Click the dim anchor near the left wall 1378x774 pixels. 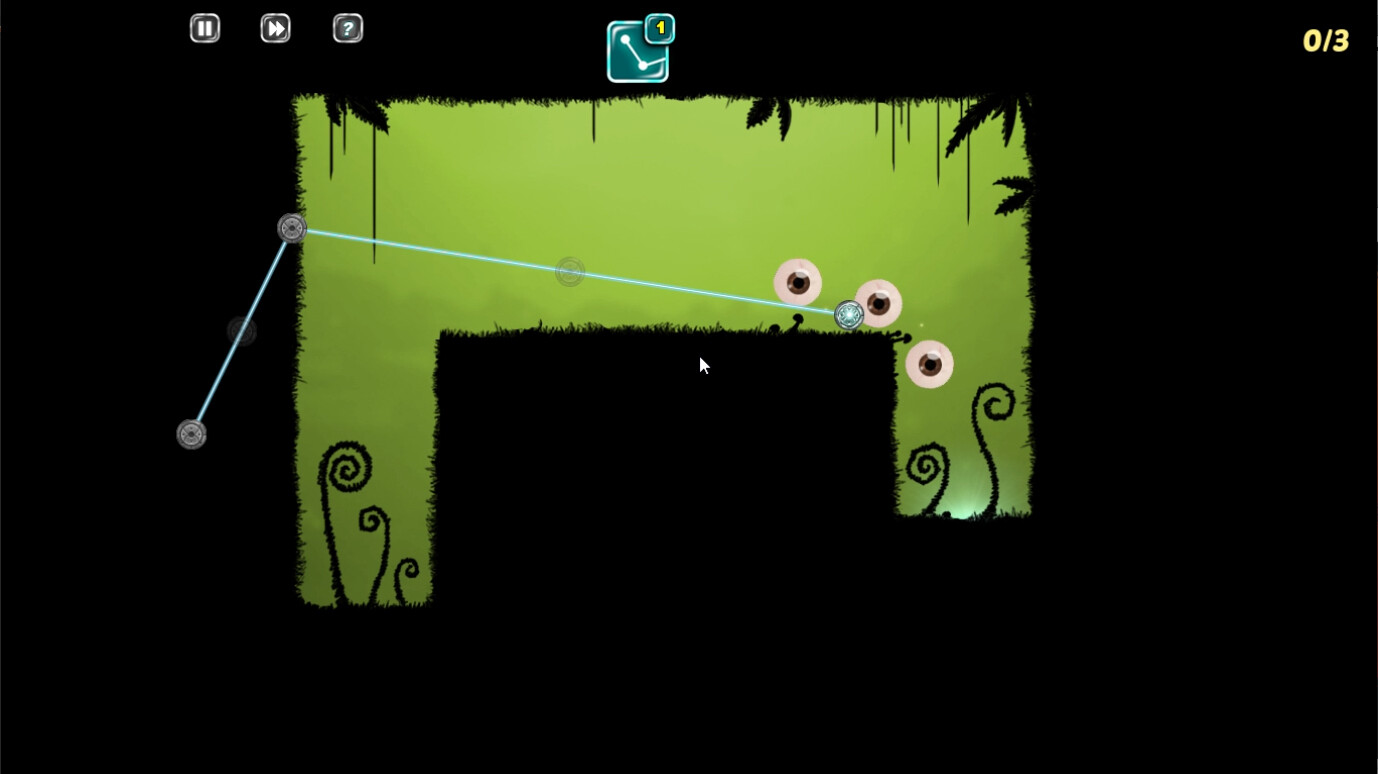coord(241,330)
